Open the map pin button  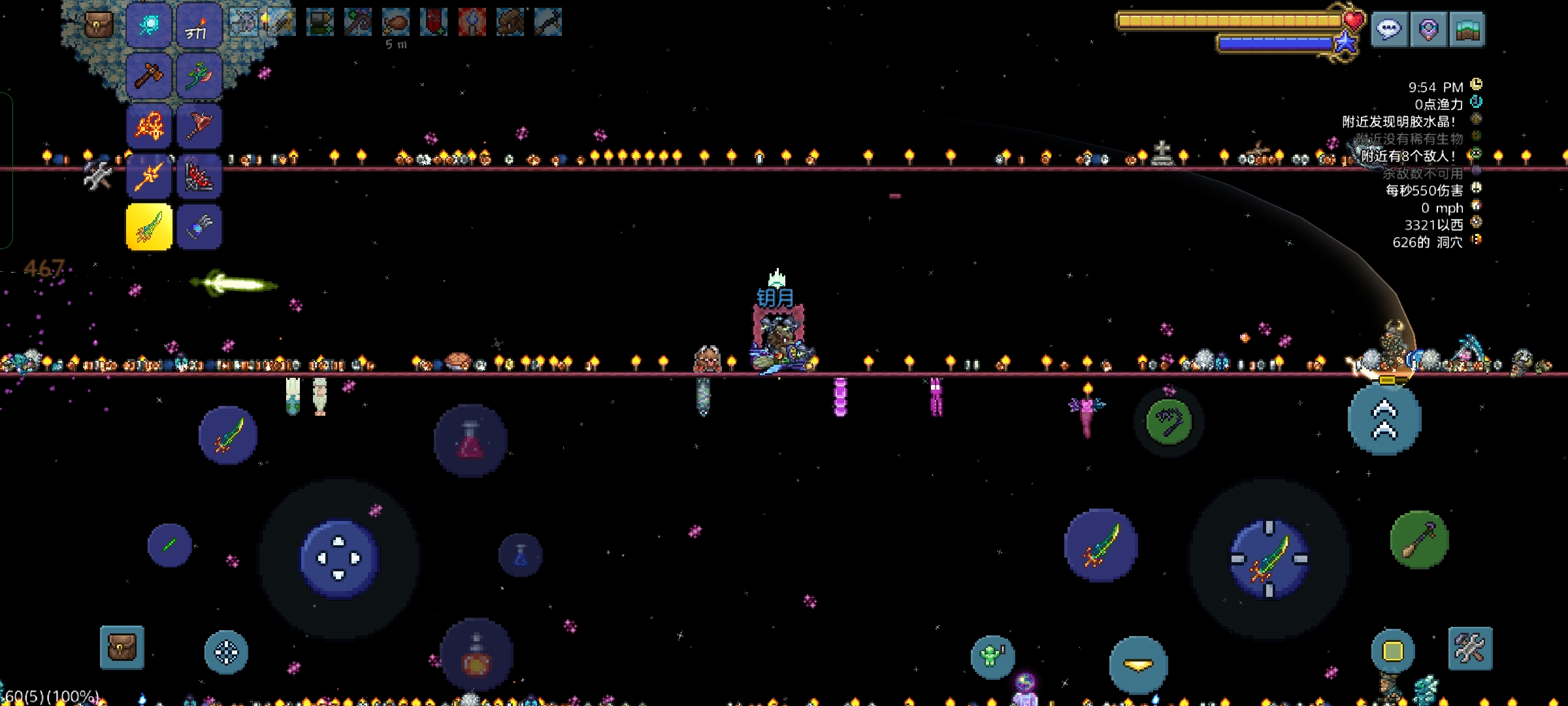(1428, 29)
